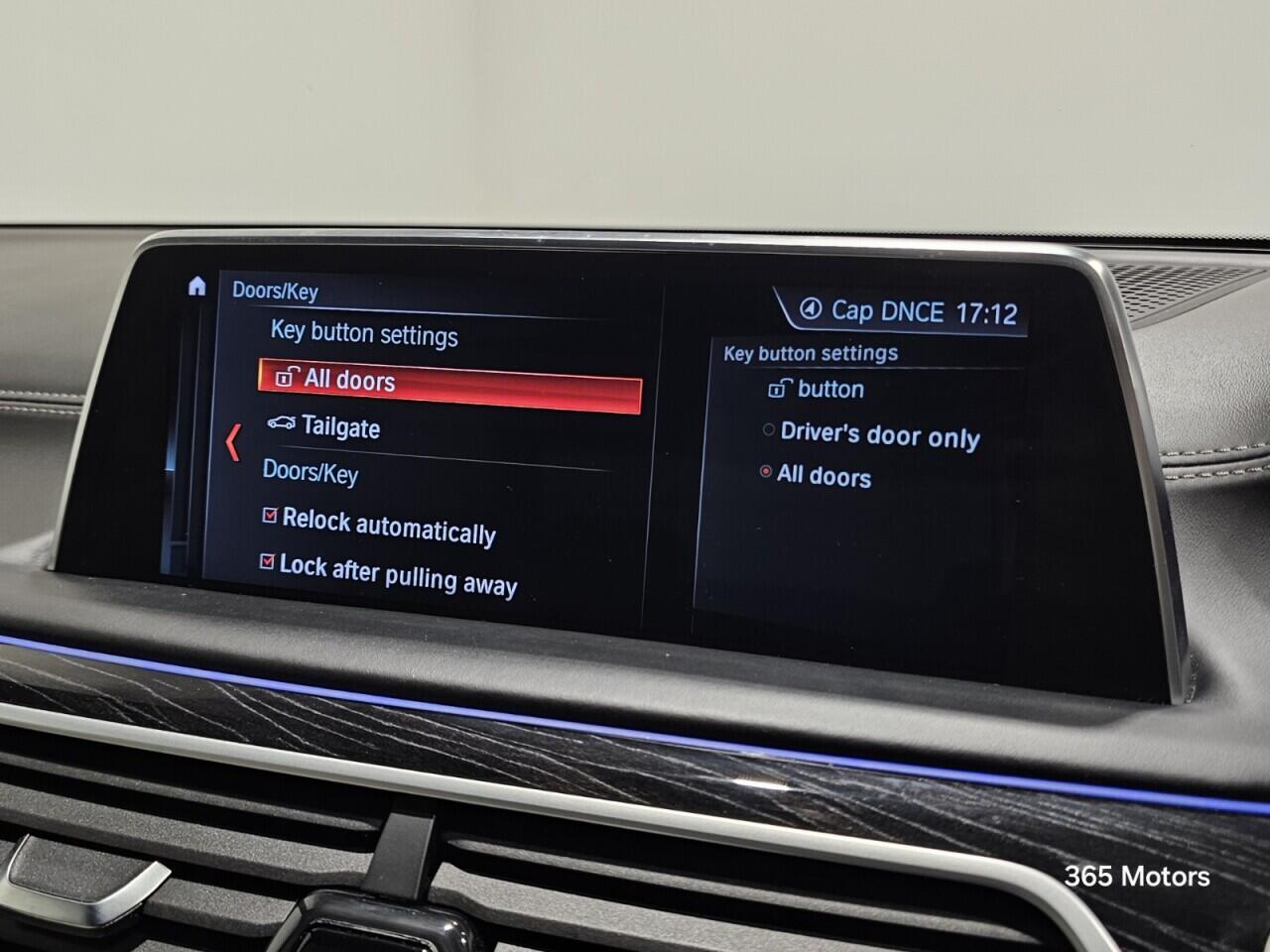Click the Key button settings heading
The height and width of the screenshot is (952, 1270).
tap(811, 352)
